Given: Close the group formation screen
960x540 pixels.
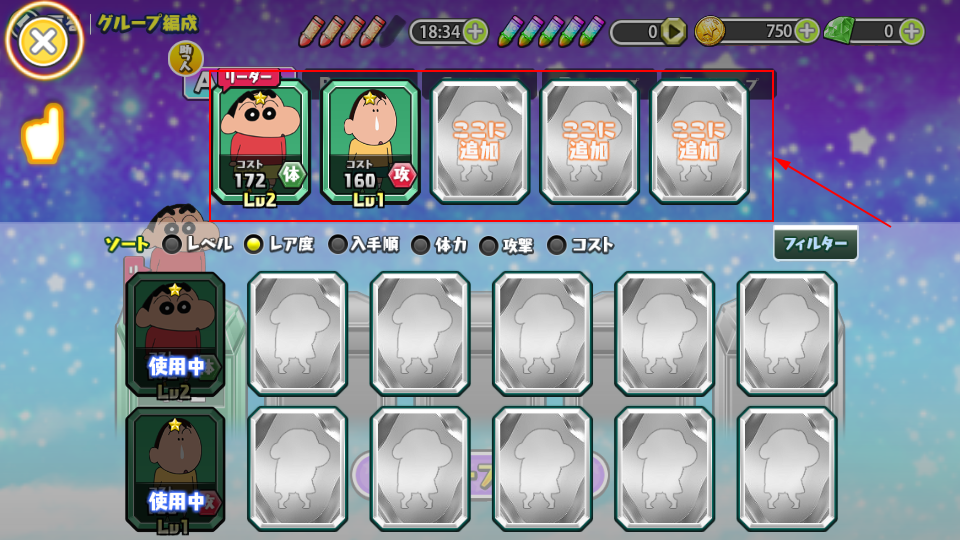Looking at the screenshot, I should [x=44, y=40].
